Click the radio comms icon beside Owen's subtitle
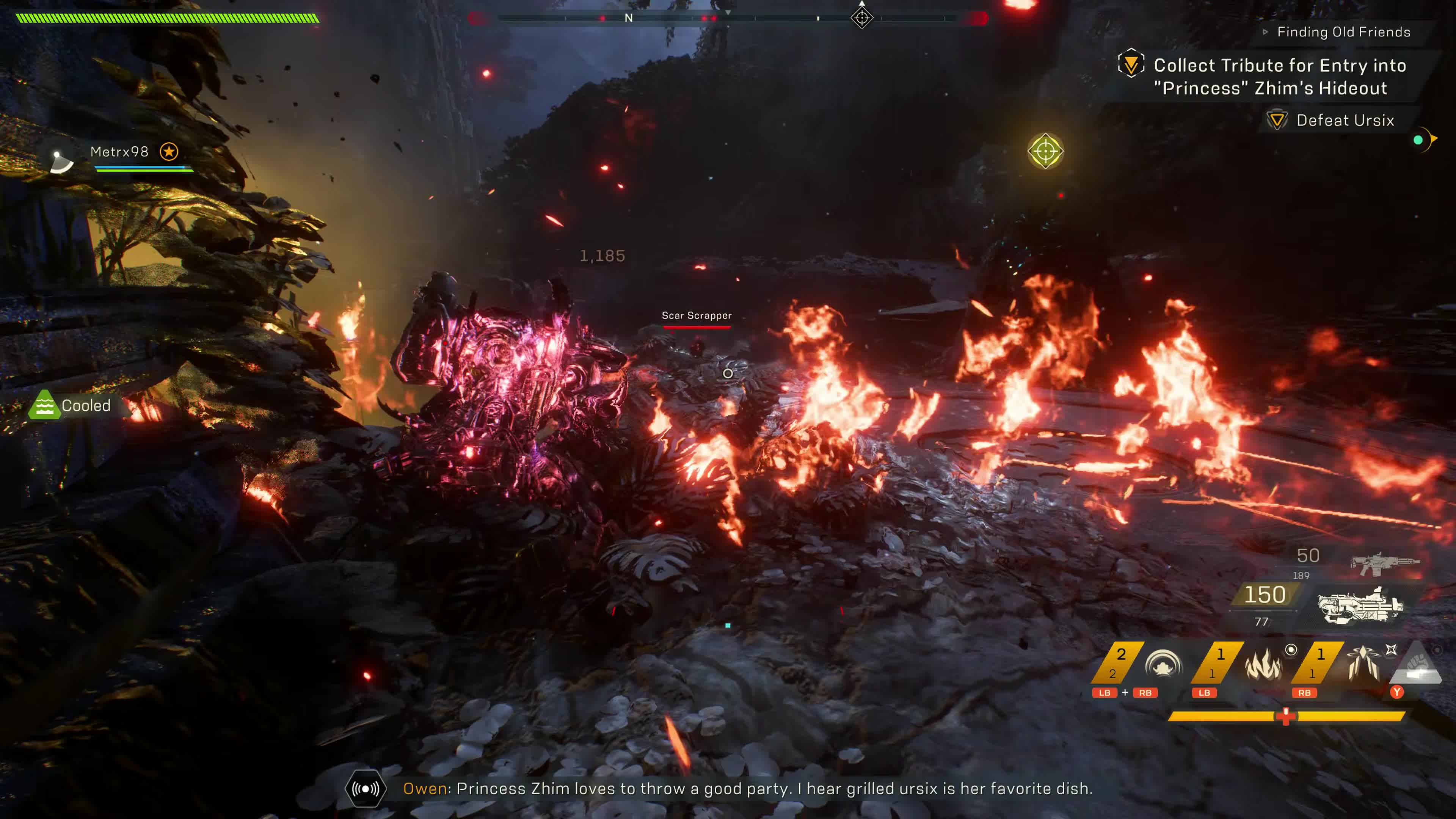The image size is (1456, 819). tap(366, 789)
